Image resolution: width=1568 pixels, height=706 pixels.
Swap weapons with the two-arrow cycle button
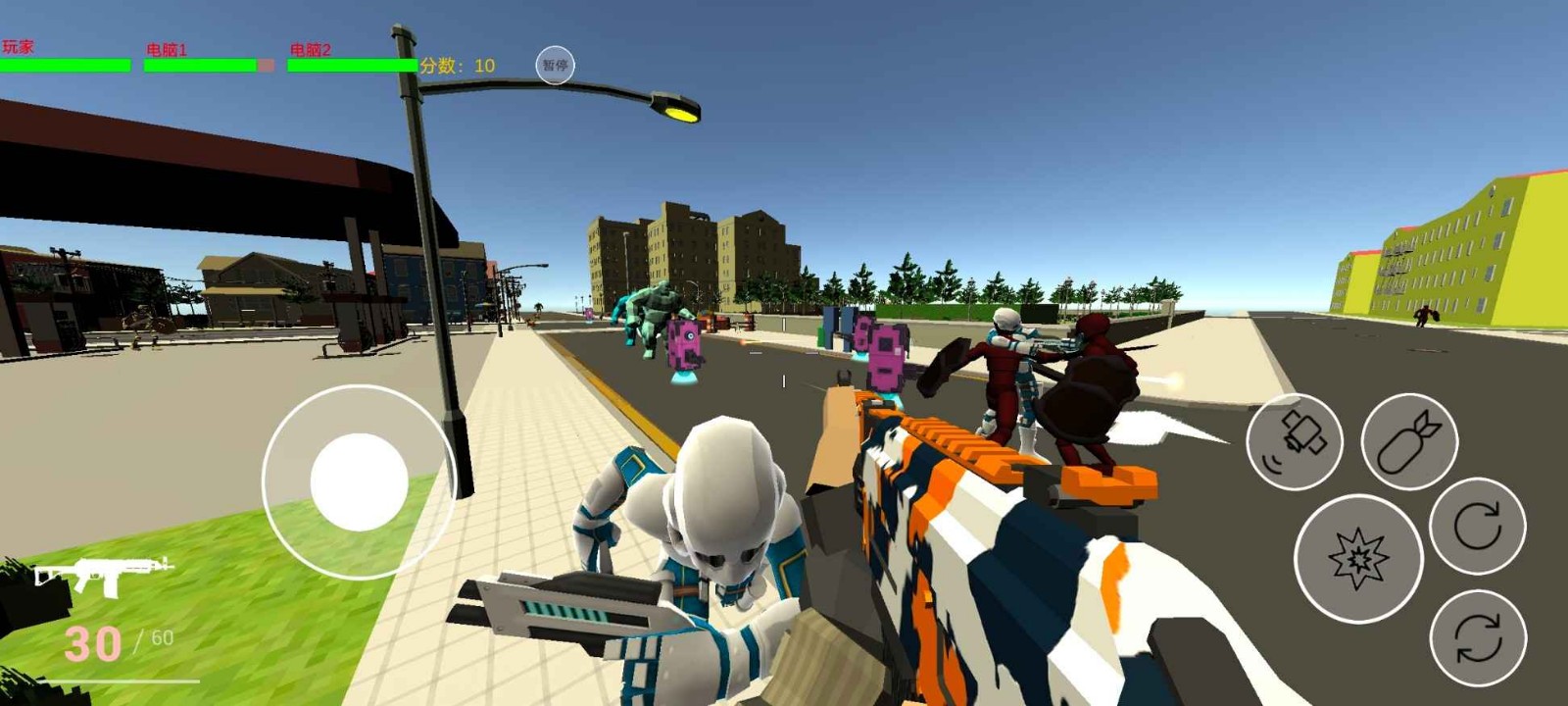tap(1477, 638)
